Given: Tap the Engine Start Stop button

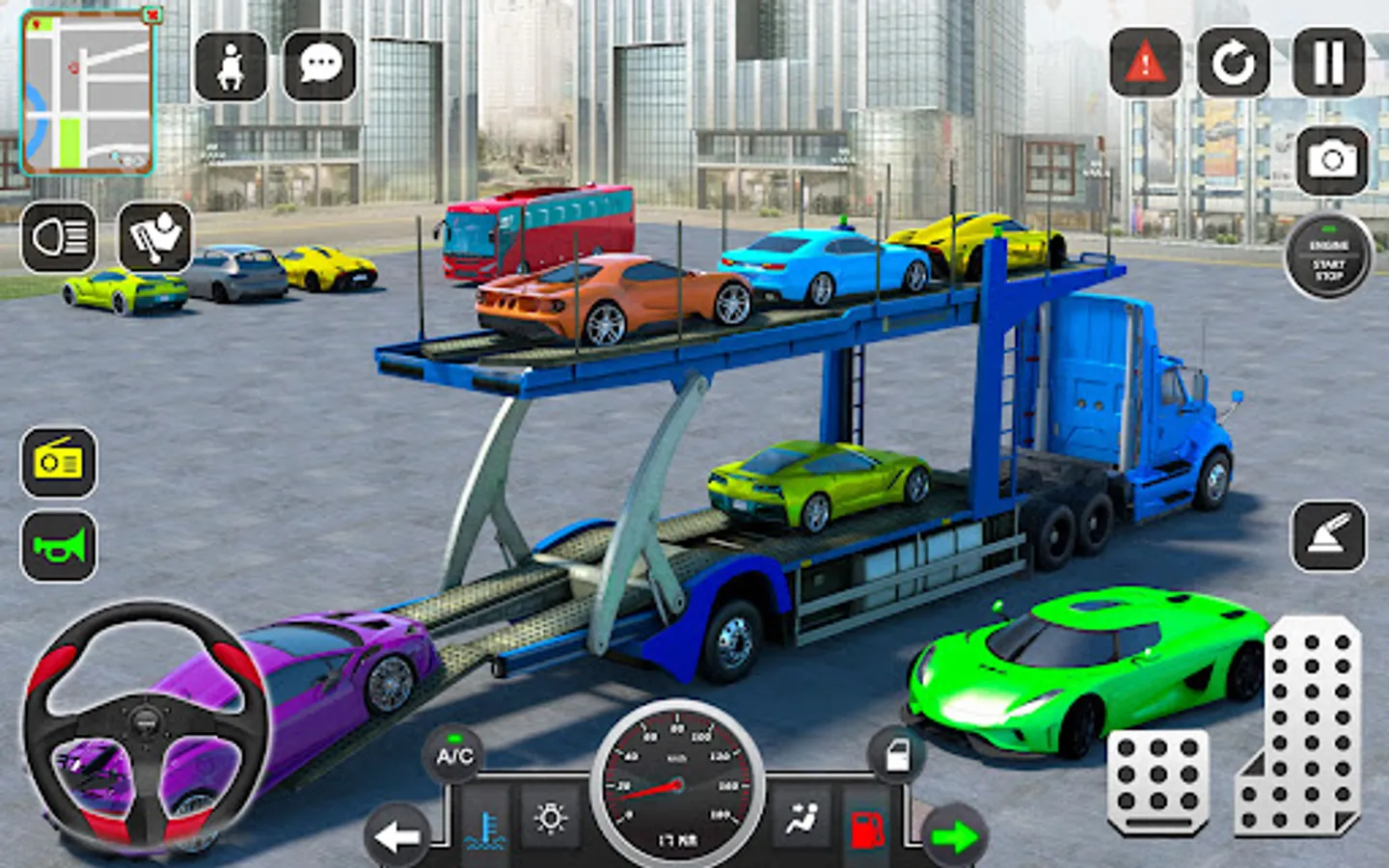Looking at the screenshot, I should pyautogui.click(x=1328, y=257).
